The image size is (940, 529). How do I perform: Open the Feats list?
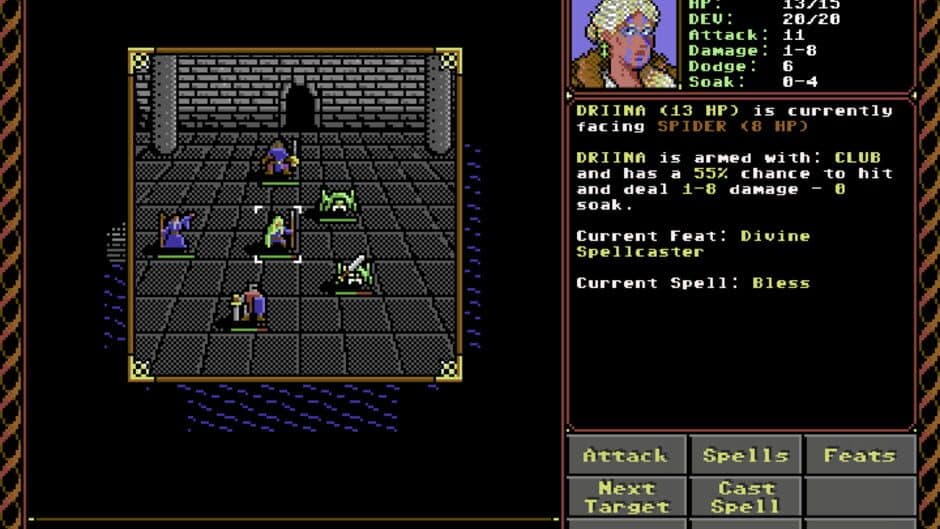coord(860,455)
